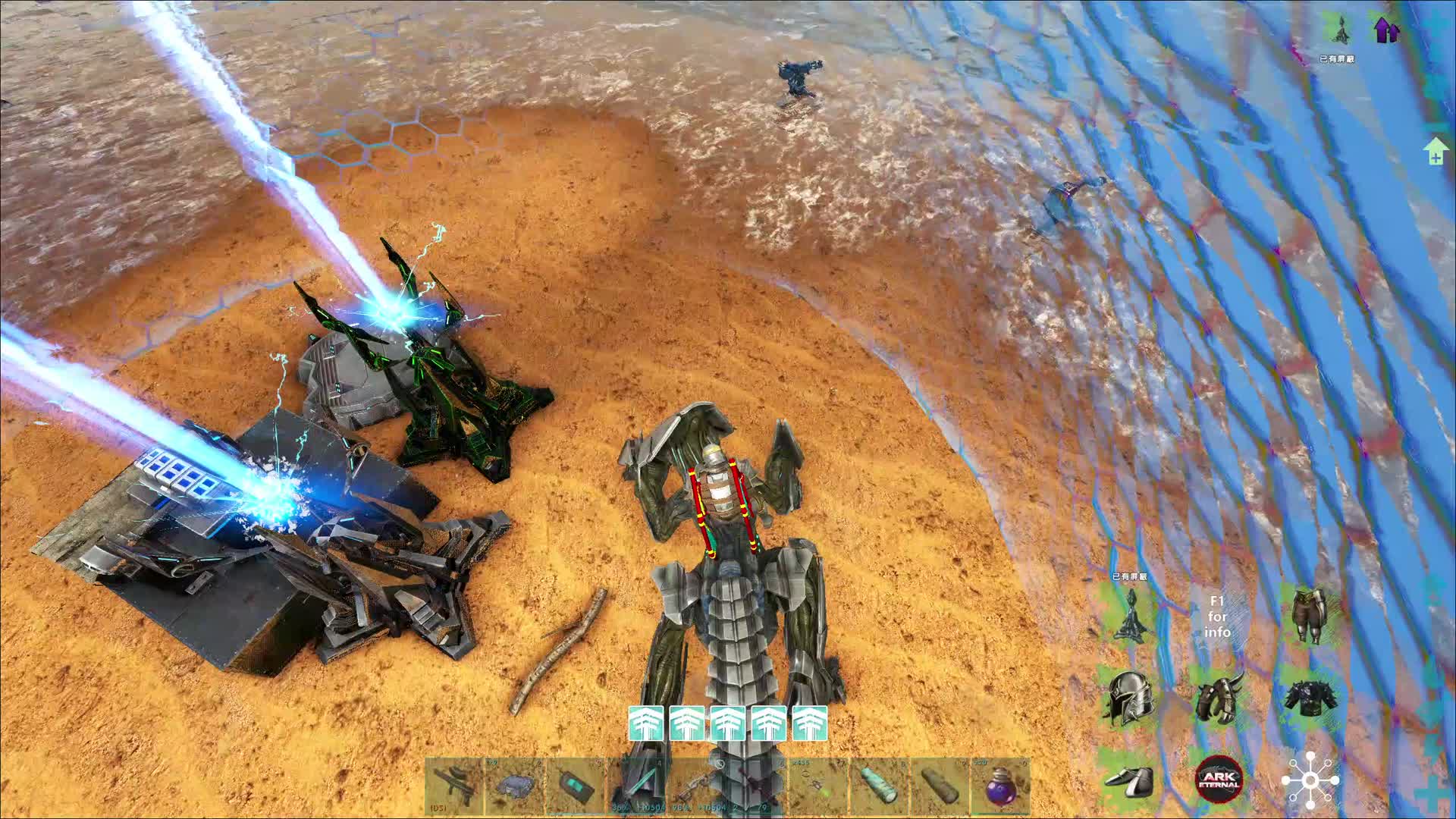Click the armored leggings icon
1456x819 pixels.
[1309, 616]
